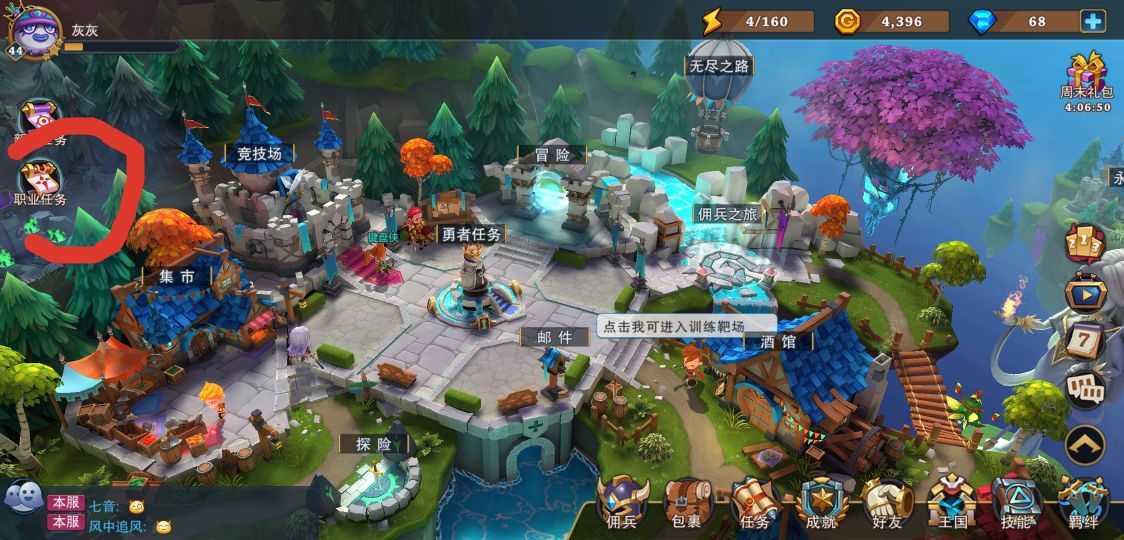Viewport: 1124px width, 540px height.
Task: Open the 周末礼包 weekend gift pack
Action: [x=1085, y=78]
